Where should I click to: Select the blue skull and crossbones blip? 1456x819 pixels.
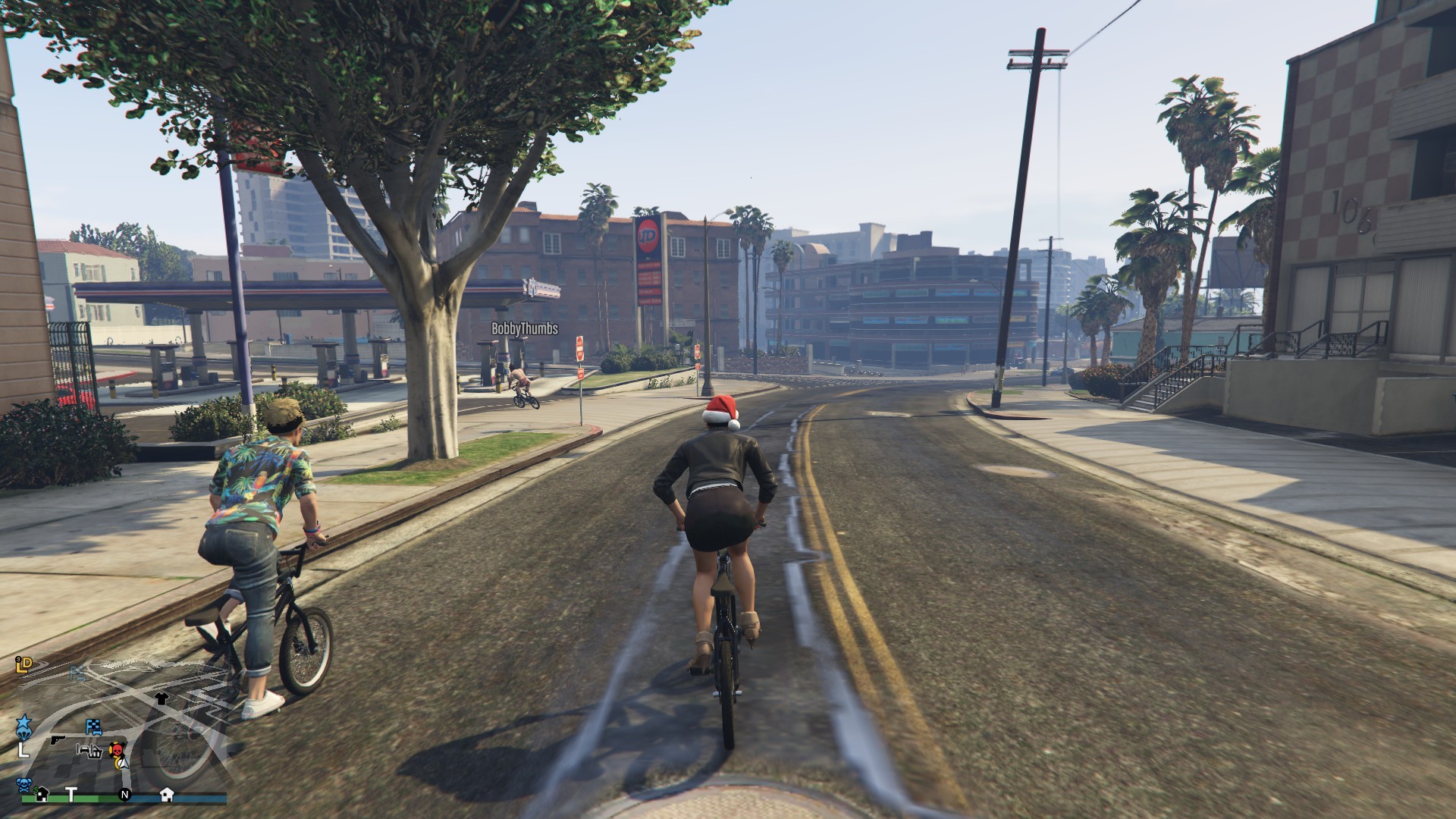[x=25, y=784]
